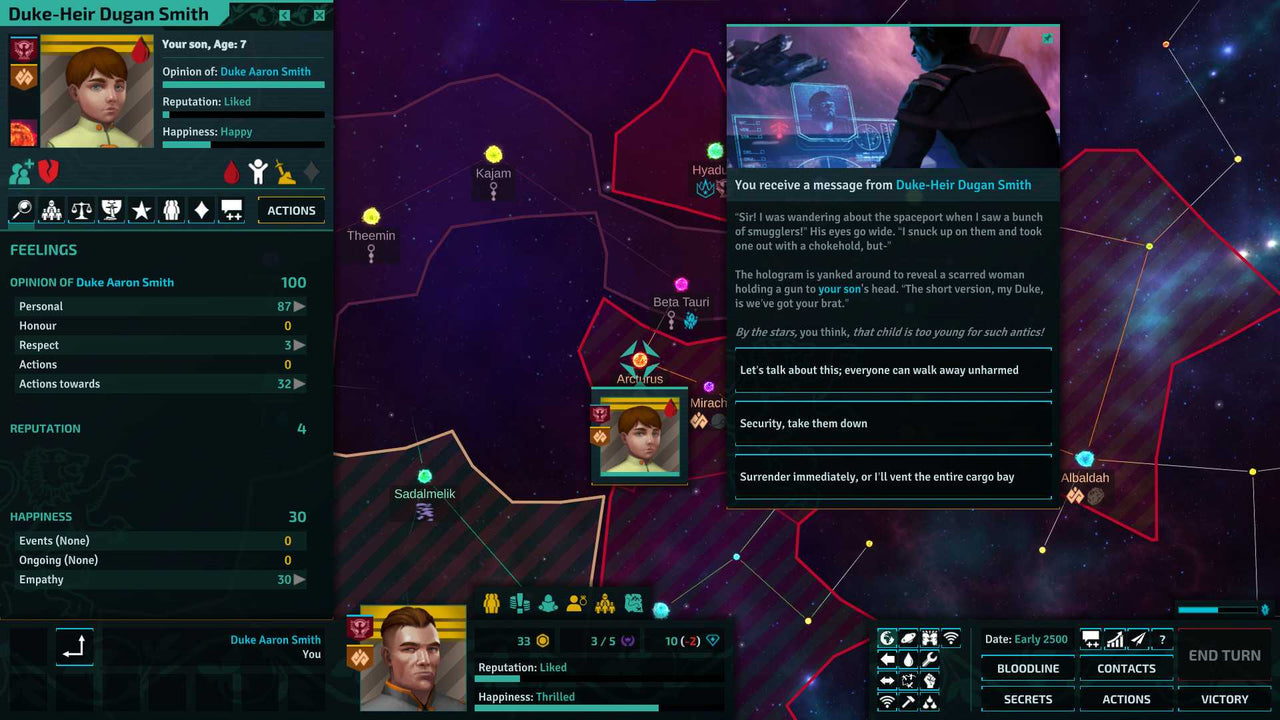Select the star favor icon
The width and height of the screenshot is (1280, 720).
[143, 210]
